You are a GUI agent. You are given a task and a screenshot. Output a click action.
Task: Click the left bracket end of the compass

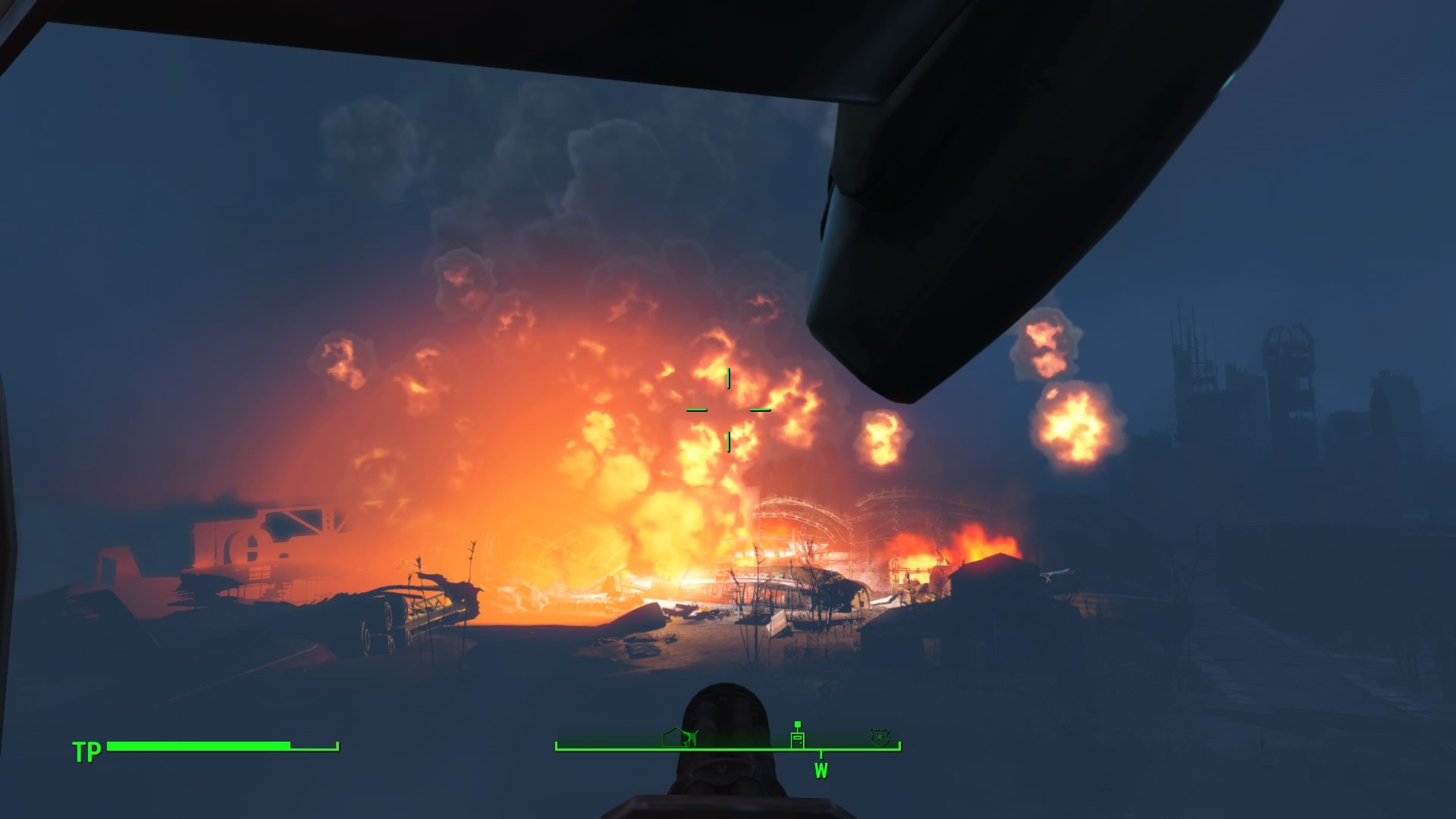pos(557,745)
